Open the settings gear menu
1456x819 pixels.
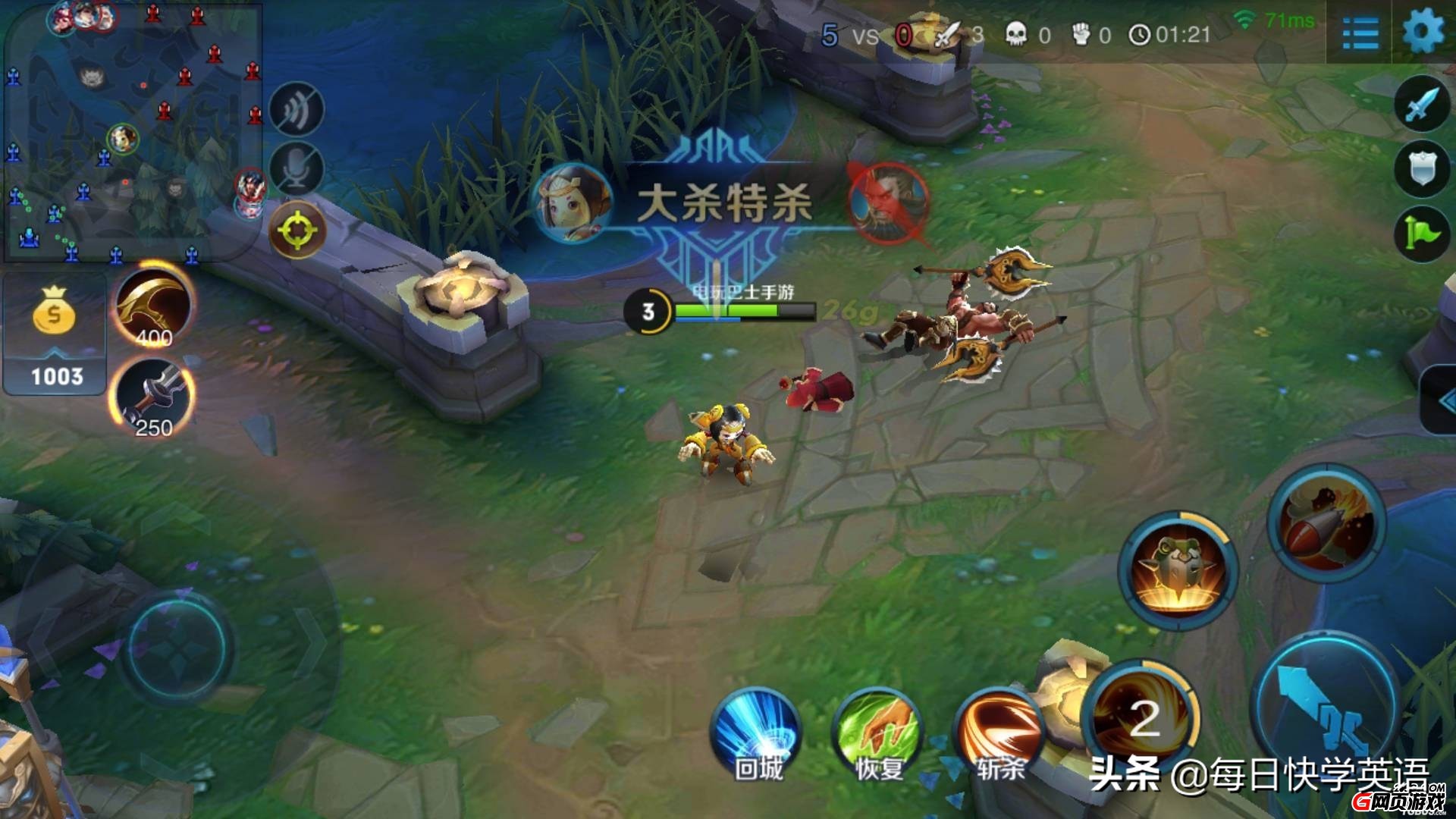[x=1423, y=33]
